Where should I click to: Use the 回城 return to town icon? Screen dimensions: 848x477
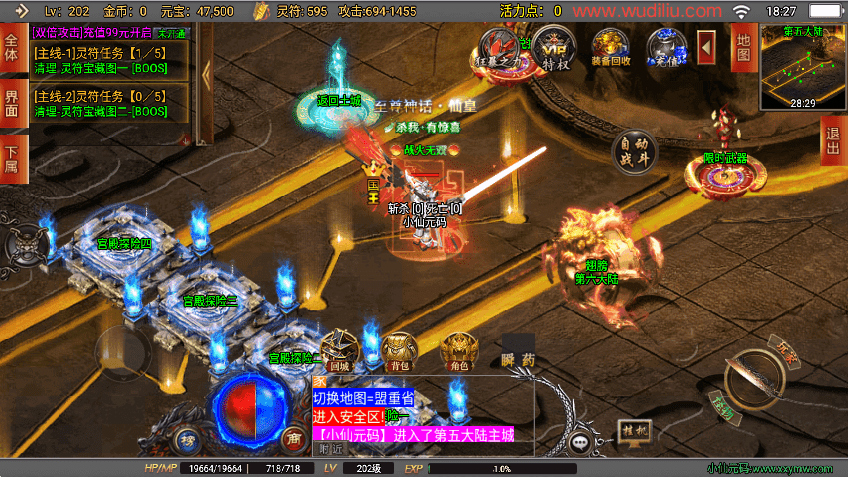pyautogui.click(x=340, y=350)
